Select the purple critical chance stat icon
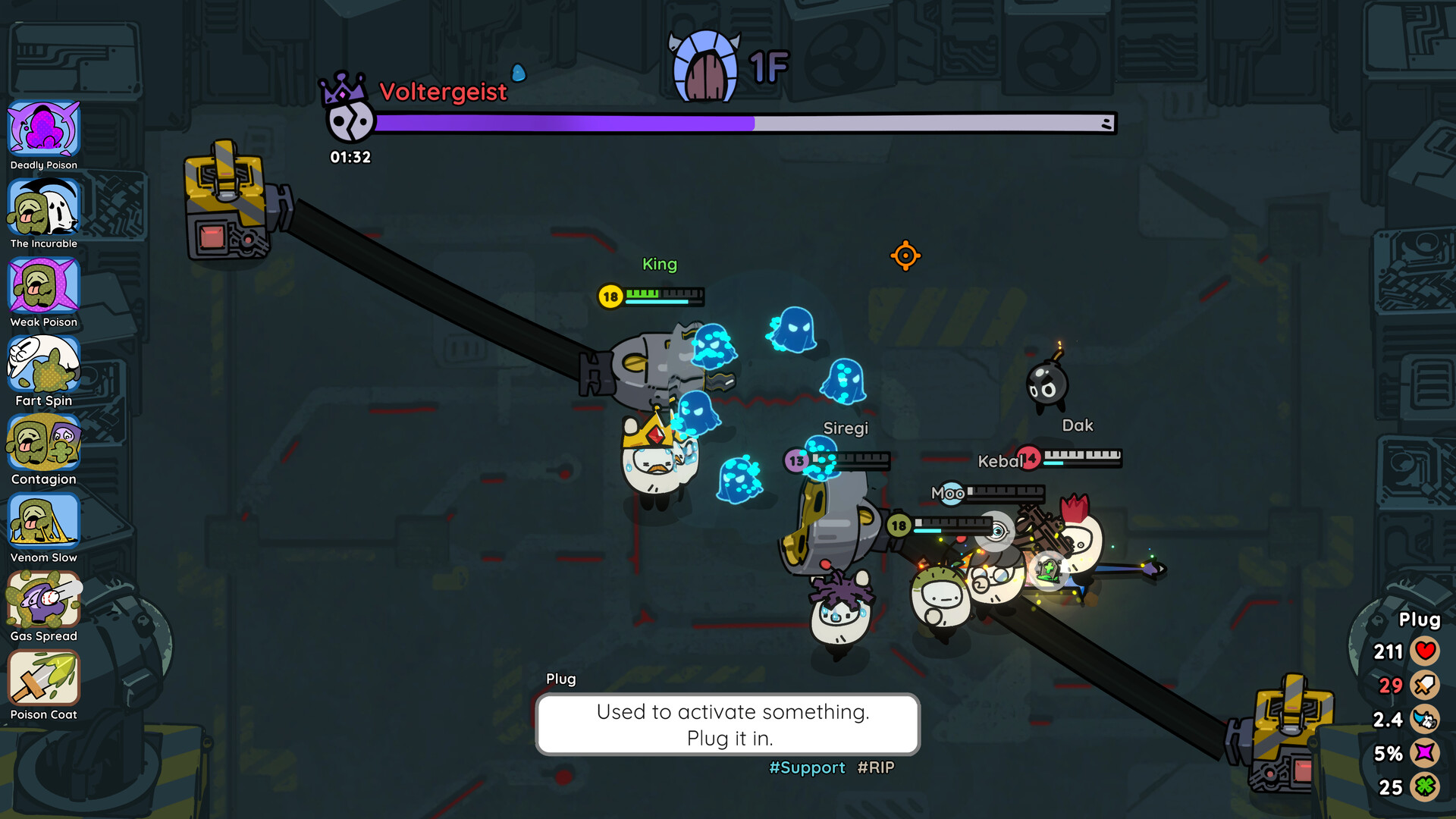The height and width of the screenshot is (819, 1456). pyautogui.click(x=1425, y=753)
